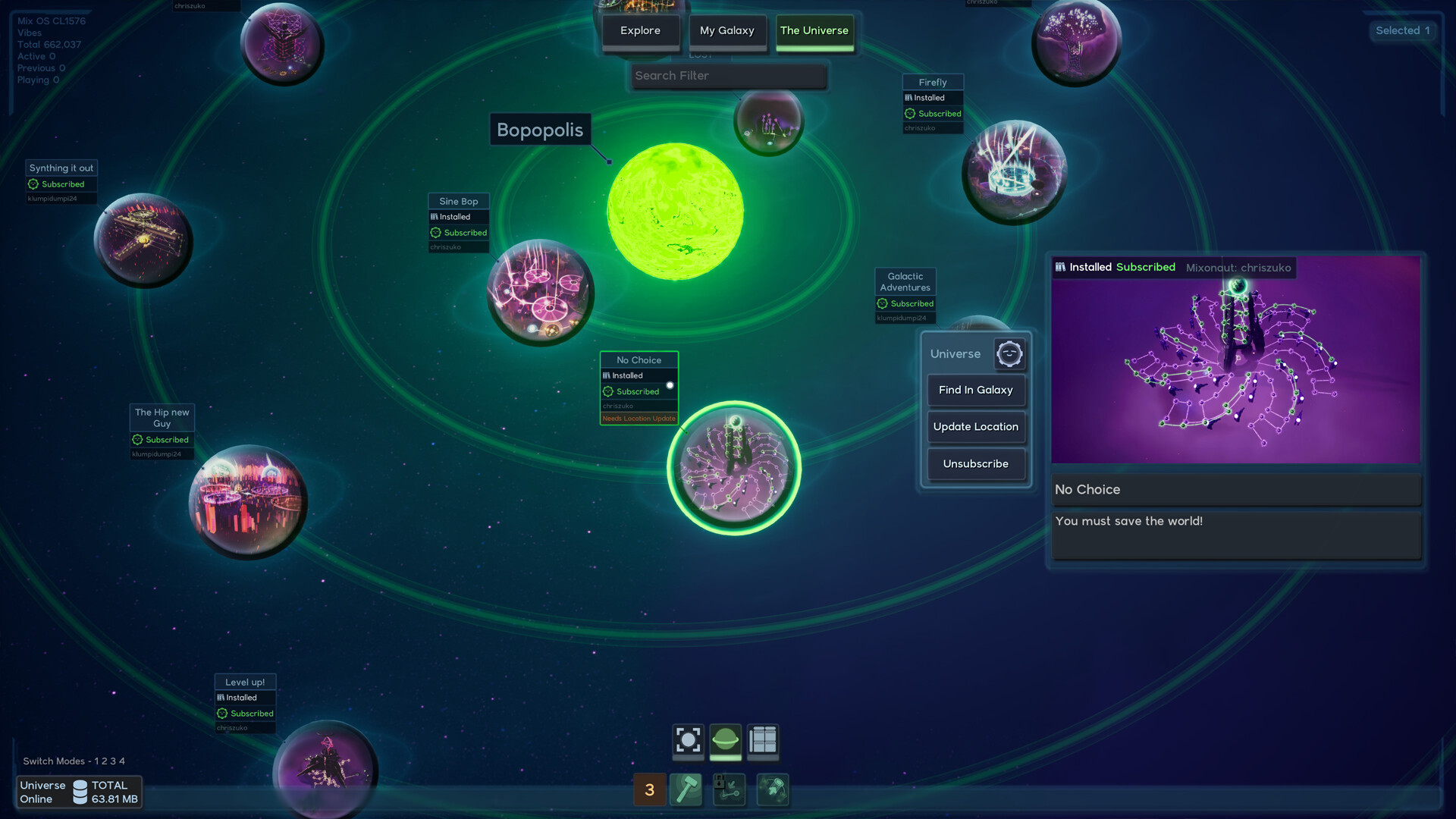
Task: Select the Firefly mix label
Action: (x=932, y=83)
